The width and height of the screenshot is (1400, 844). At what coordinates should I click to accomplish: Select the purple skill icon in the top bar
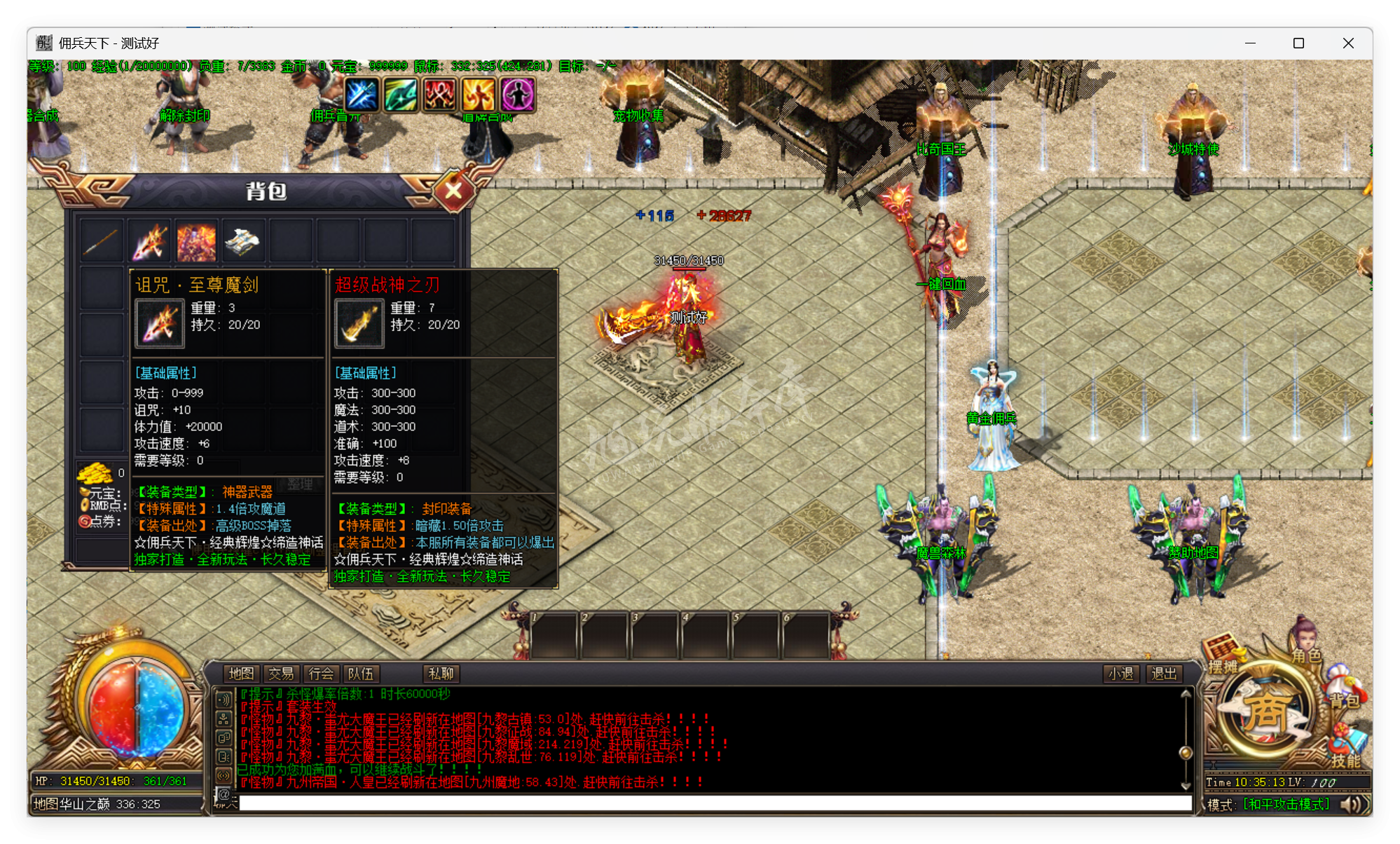click(517, 95)
